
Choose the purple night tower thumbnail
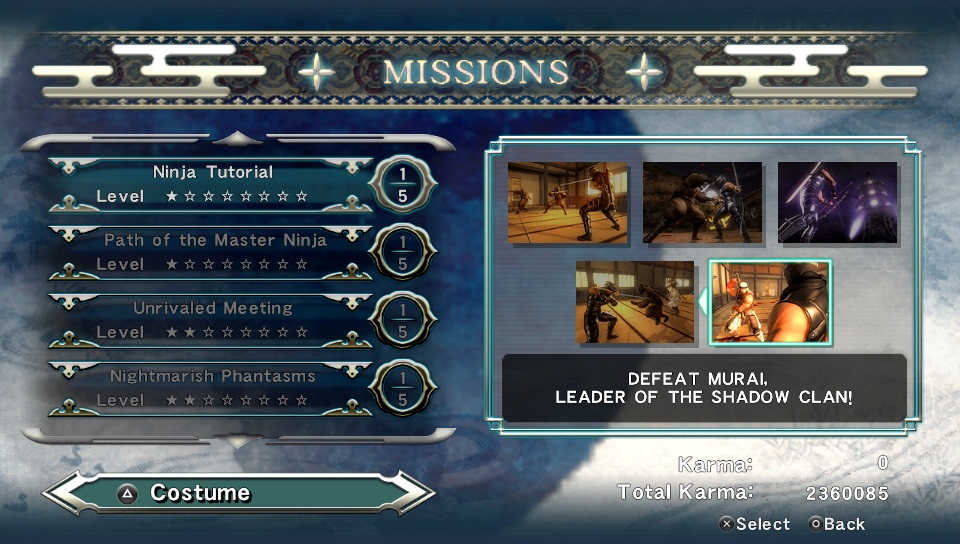837,202
